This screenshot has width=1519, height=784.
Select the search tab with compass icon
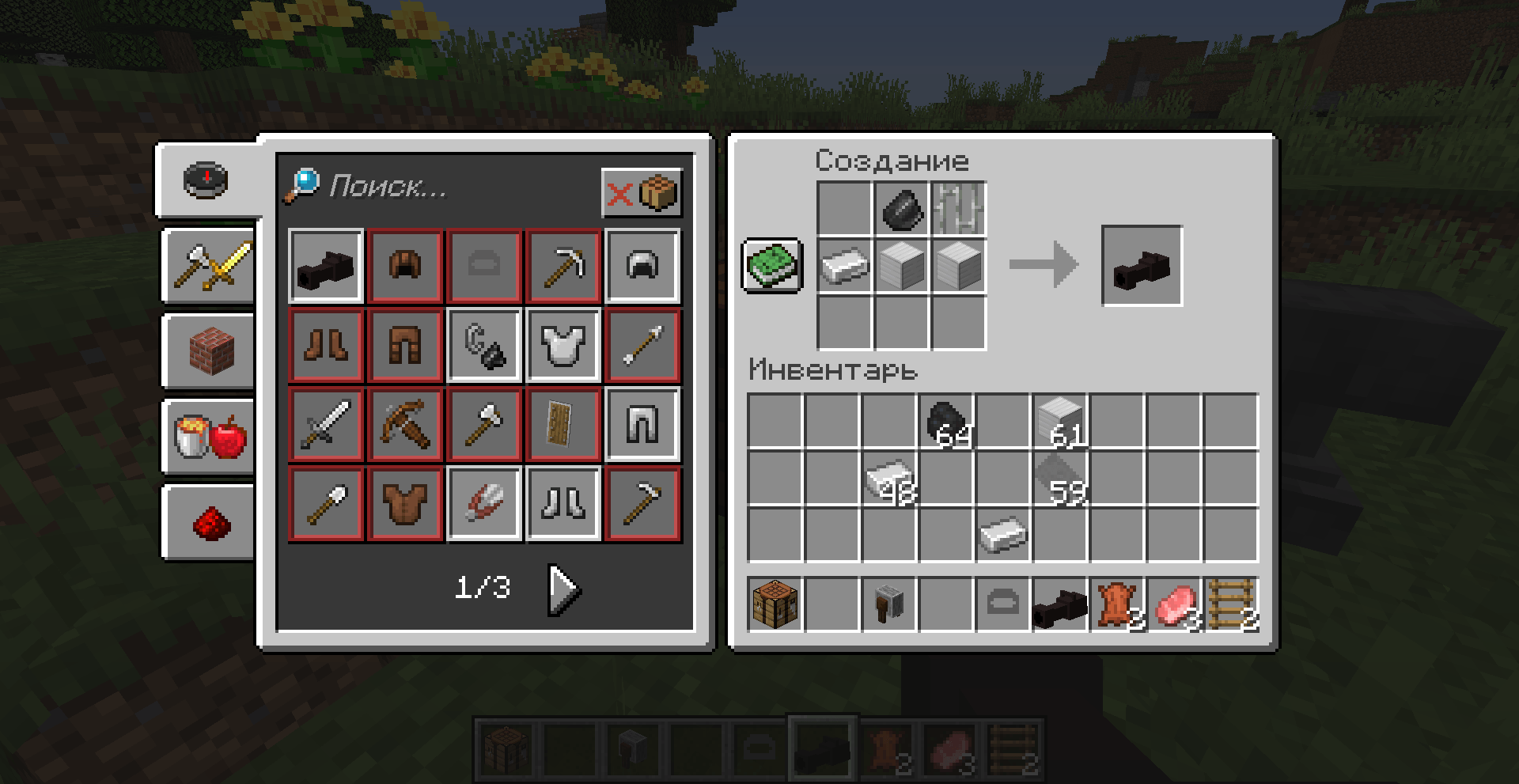tap(207, 182)
